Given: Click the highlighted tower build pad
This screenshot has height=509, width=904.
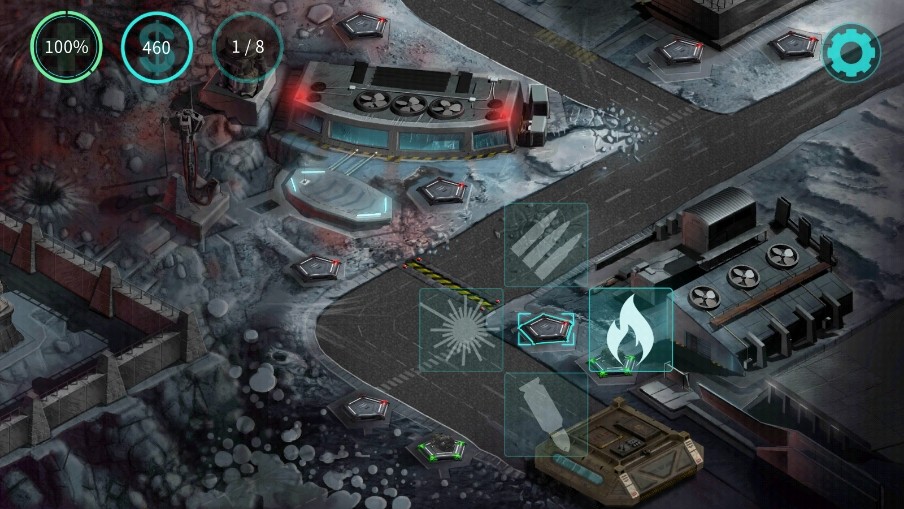Looking at the screenshot, I should coord(546,328).
